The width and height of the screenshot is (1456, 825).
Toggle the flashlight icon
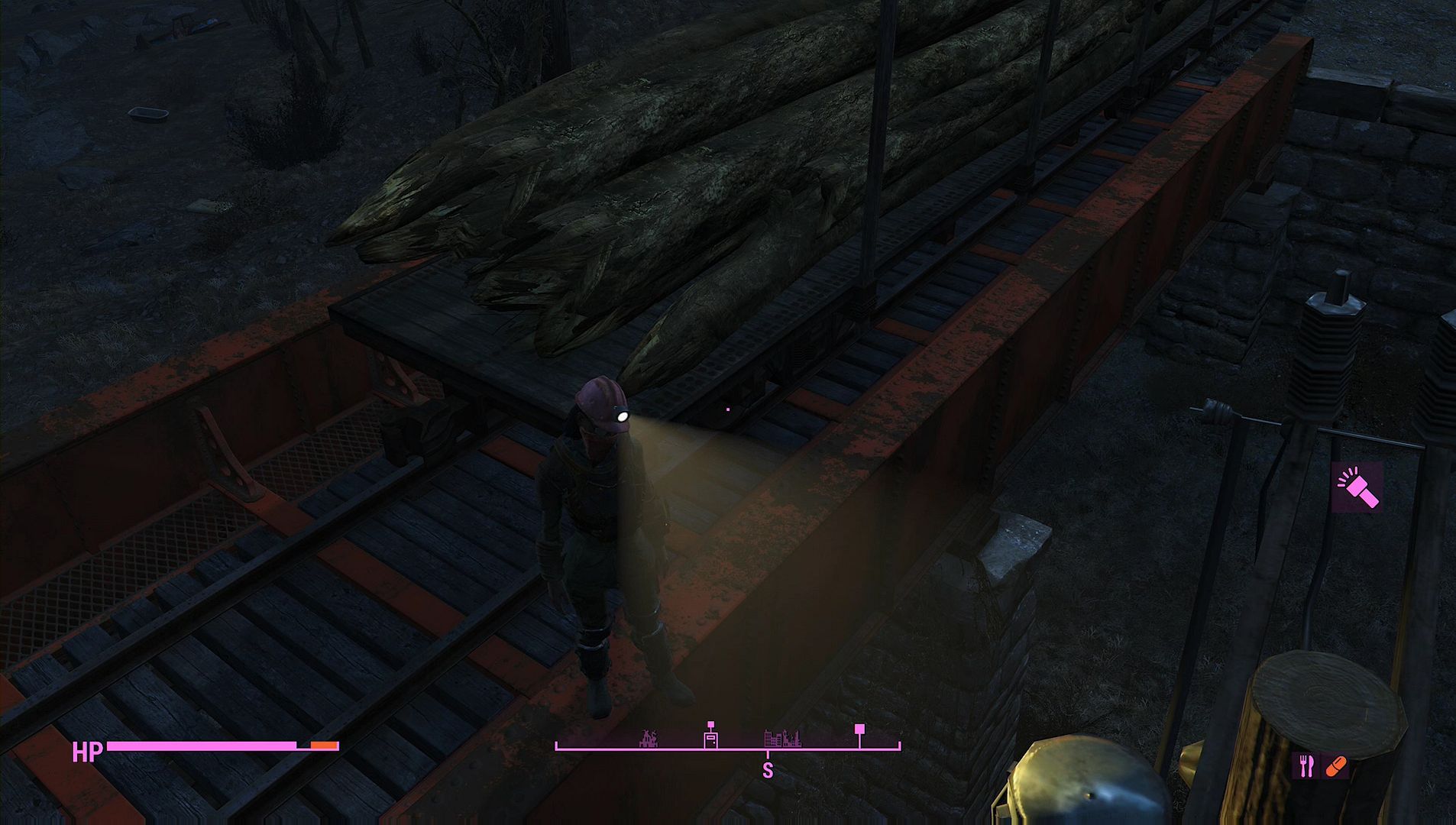[1357, 487]
